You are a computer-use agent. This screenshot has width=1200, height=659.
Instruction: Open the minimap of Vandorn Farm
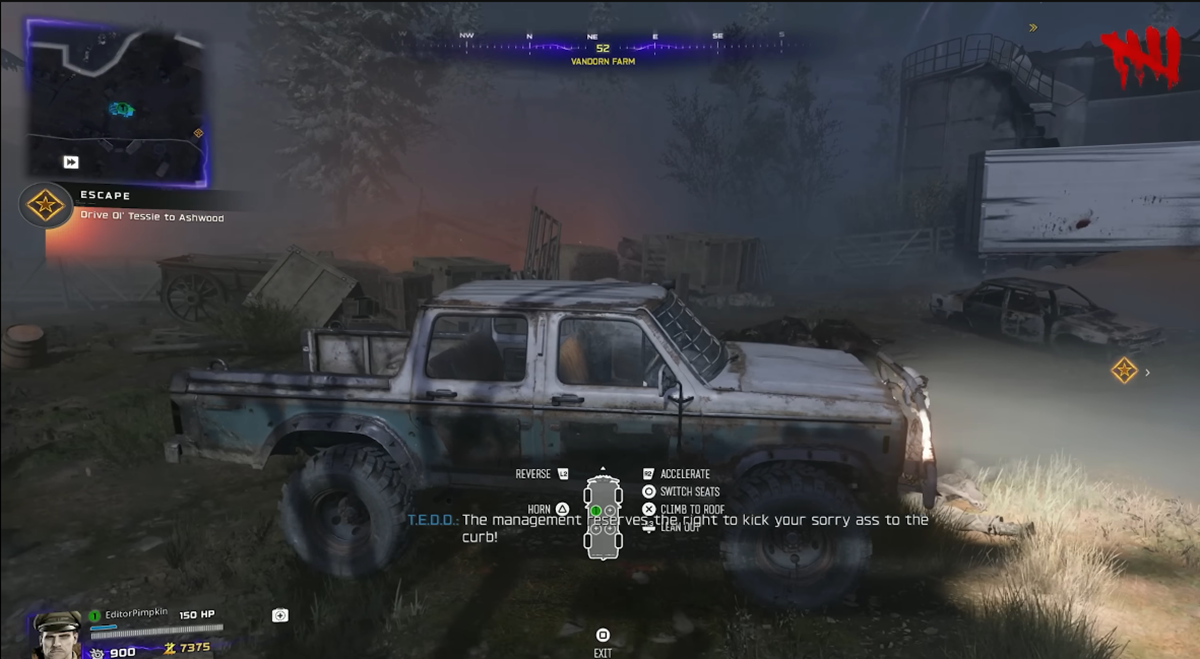pos(116,103)
